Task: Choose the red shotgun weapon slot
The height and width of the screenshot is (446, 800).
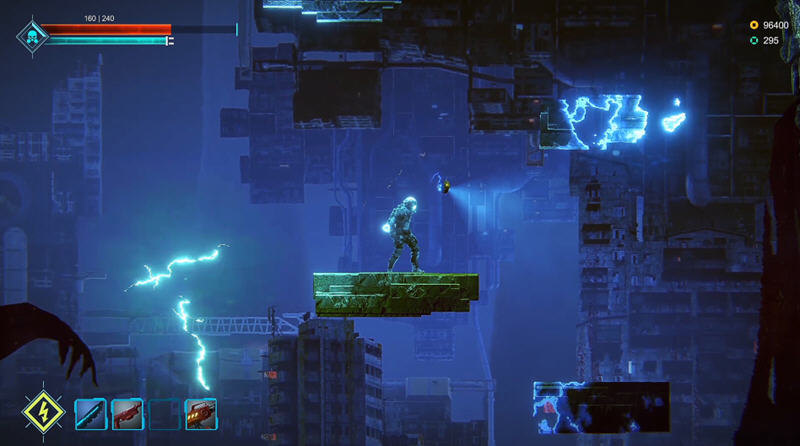Action: coord(127,413)
